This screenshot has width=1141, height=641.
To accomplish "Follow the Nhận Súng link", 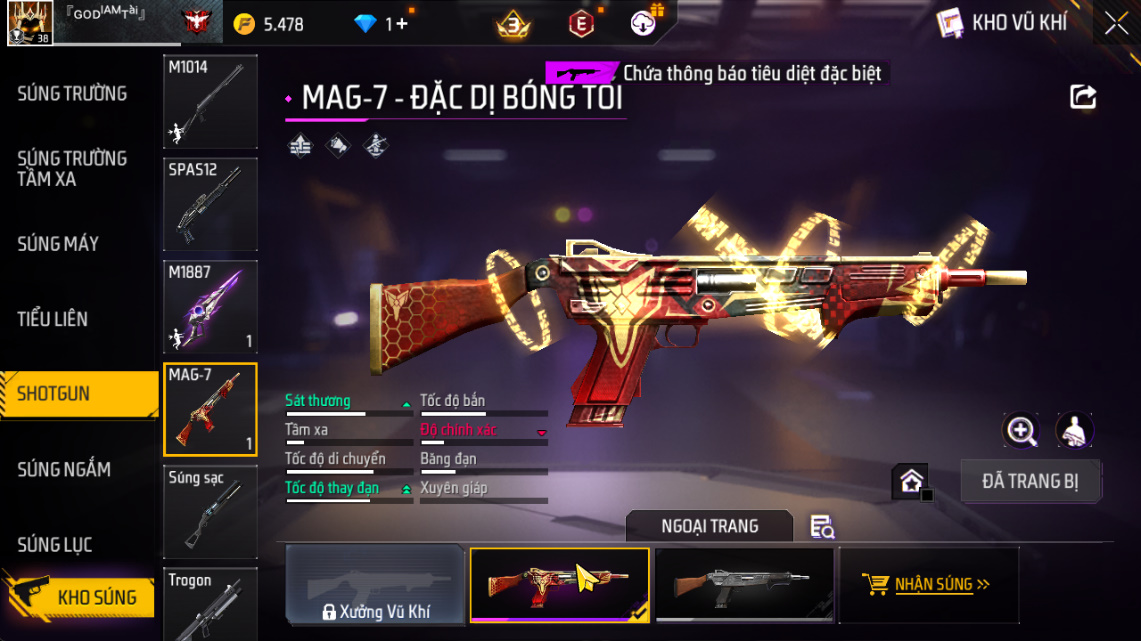I will click(929, 584).
